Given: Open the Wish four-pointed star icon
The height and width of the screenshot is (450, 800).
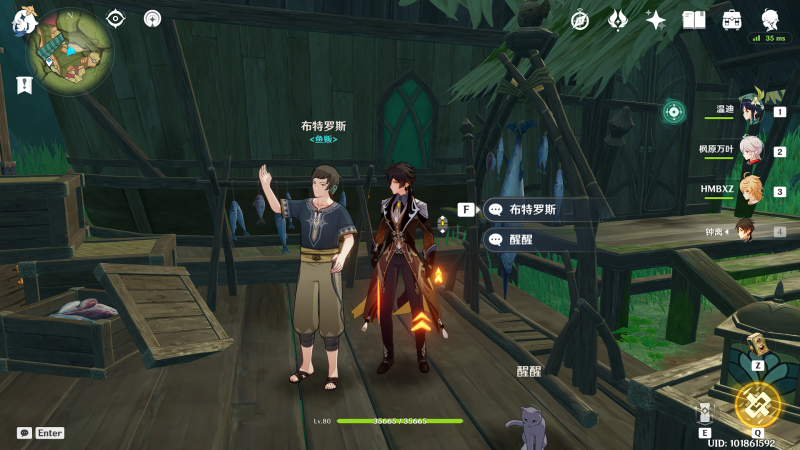Looking at the screenshot, I should pos(656,20).
